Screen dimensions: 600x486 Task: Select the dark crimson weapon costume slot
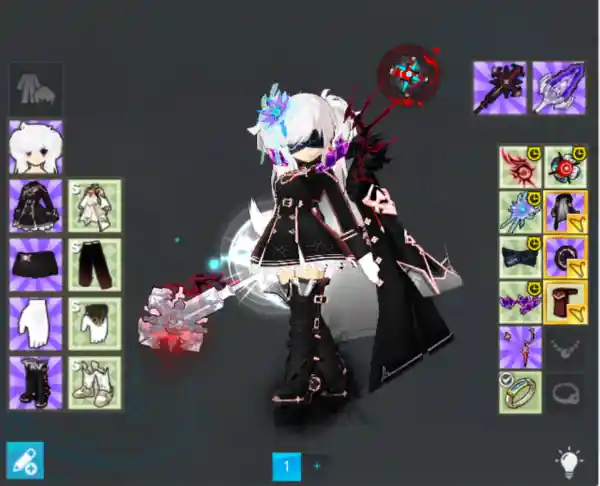(500, 88)
